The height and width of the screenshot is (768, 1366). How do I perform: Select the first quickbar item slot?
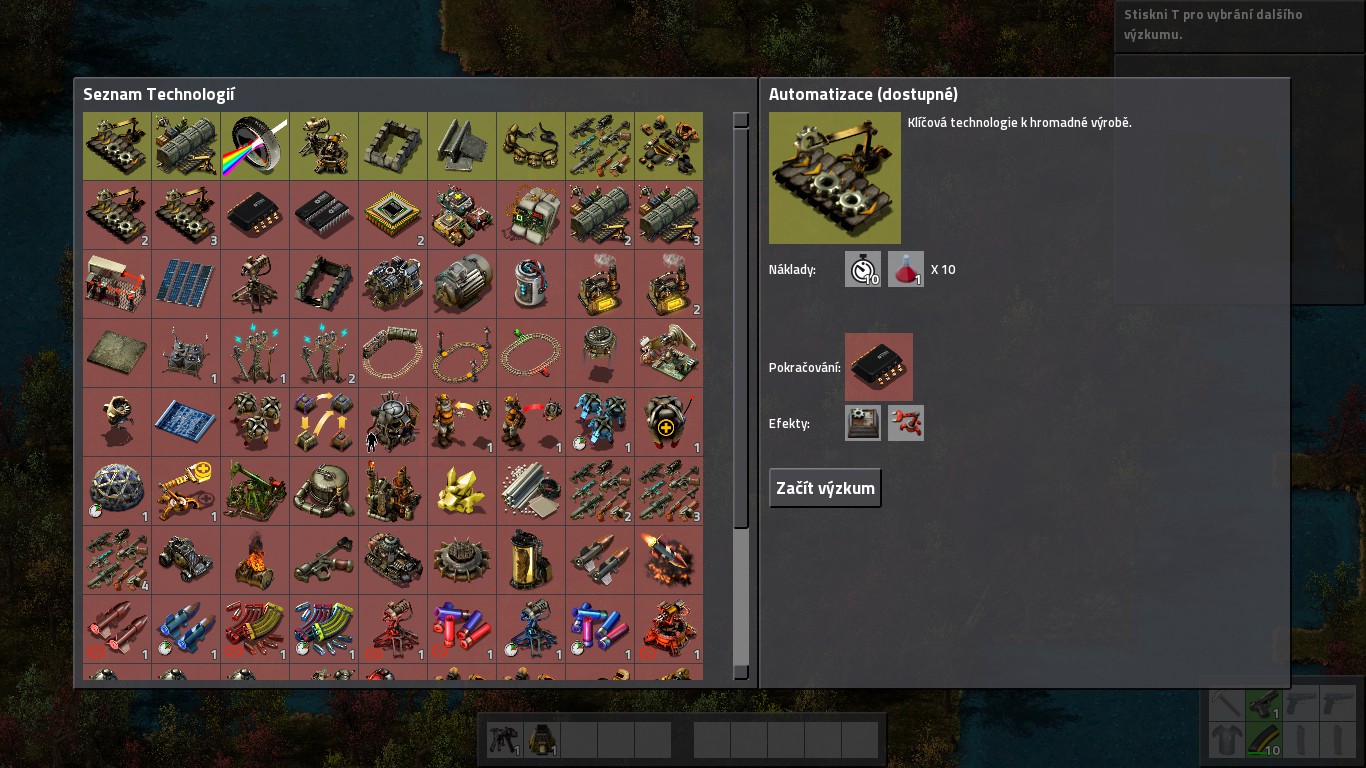pyautogui.click(x=505, y=740)
